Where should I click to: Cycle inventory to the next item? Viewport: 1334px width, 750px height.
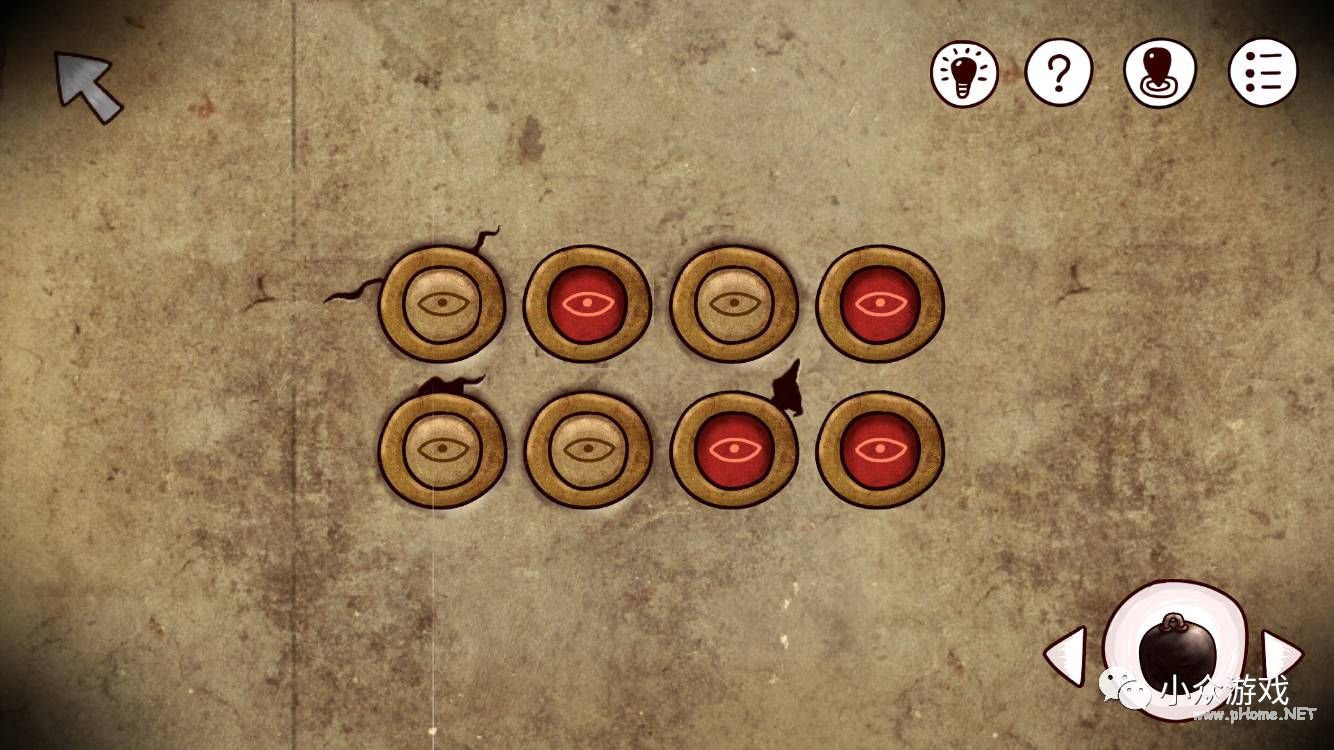(1280, 655)
